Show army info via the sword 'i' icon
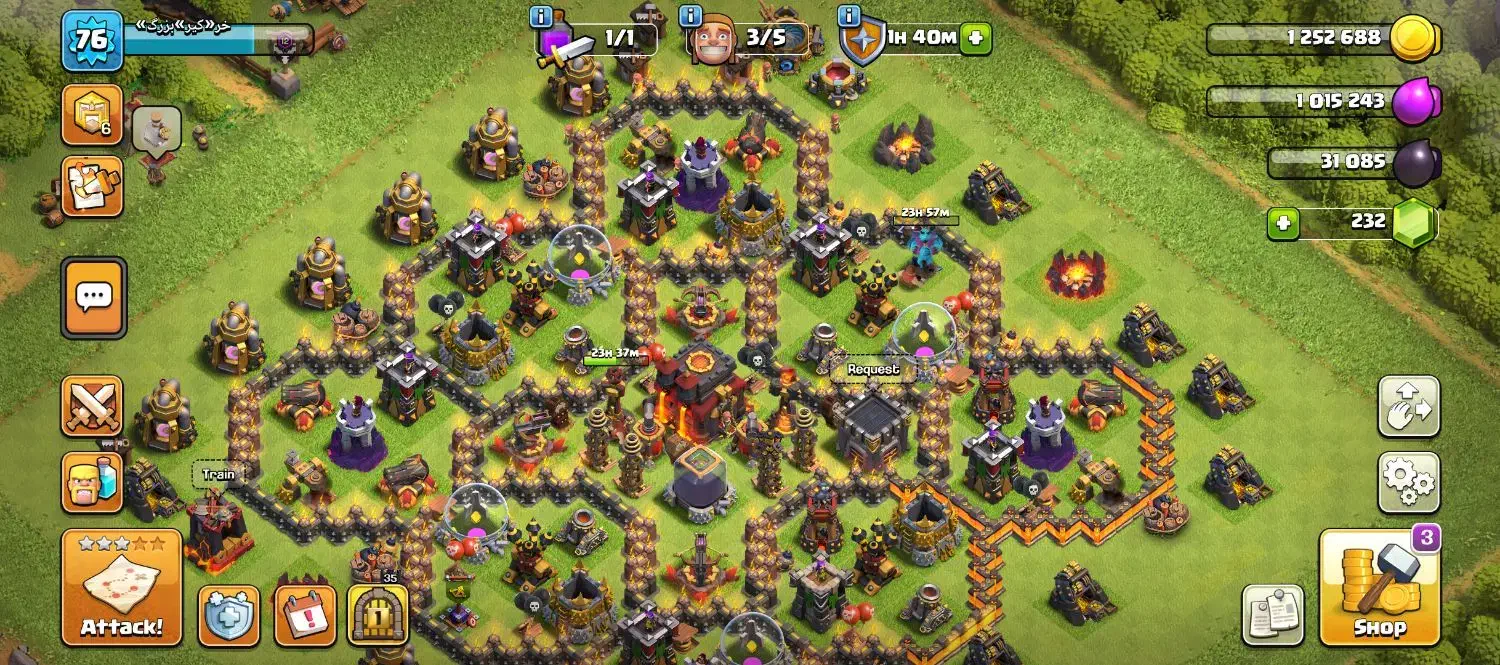 [x=543, y=16]
